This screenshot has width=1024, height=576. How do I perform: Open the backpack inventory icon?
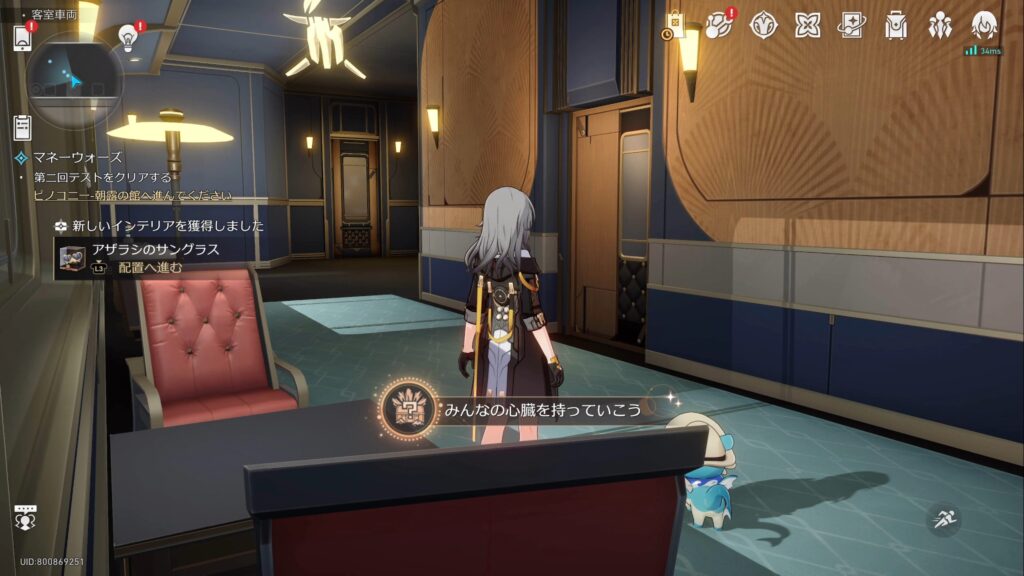(x=895, y=26)
